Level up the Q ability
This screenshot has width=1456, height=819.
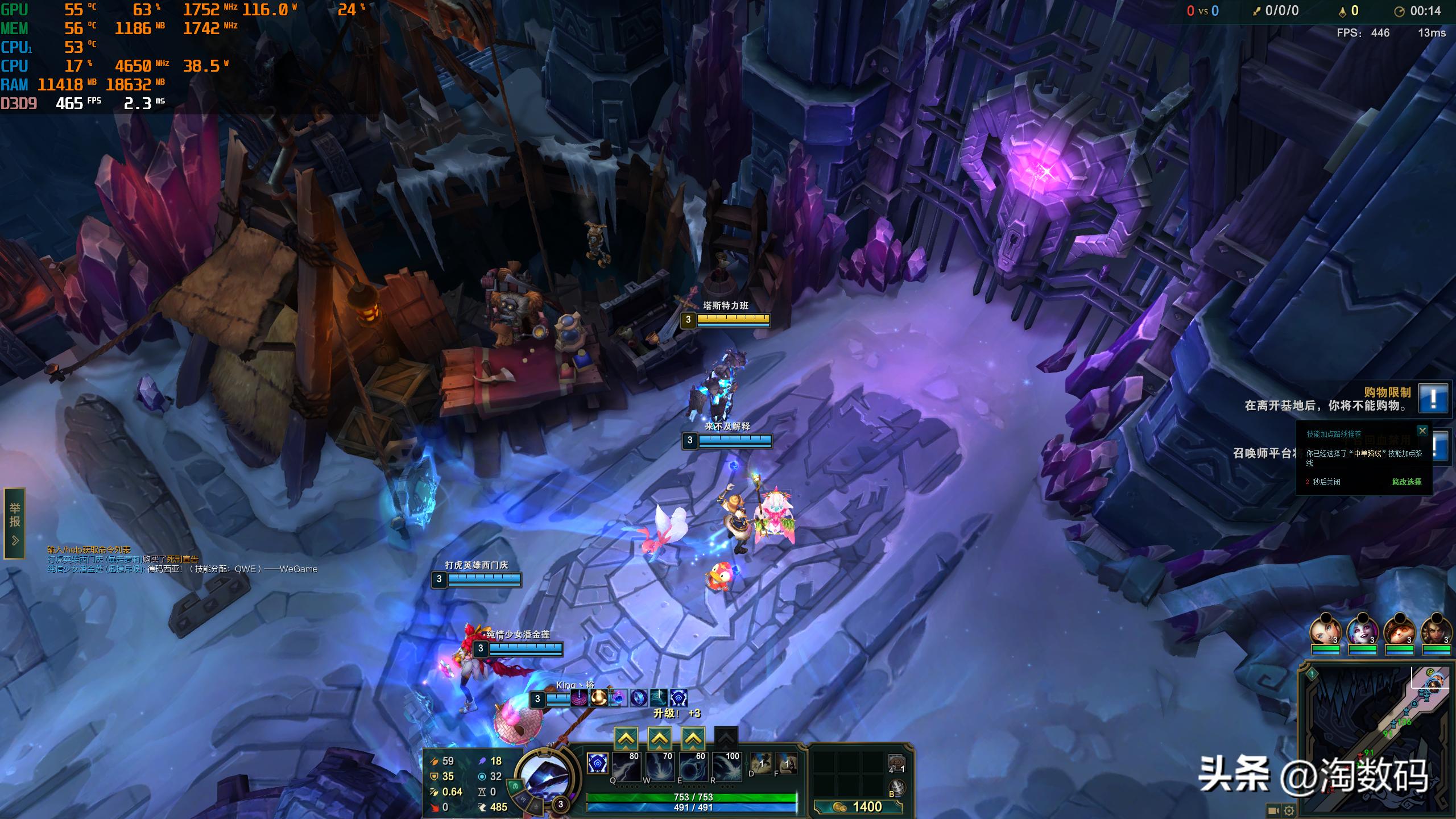coord(626,738)
